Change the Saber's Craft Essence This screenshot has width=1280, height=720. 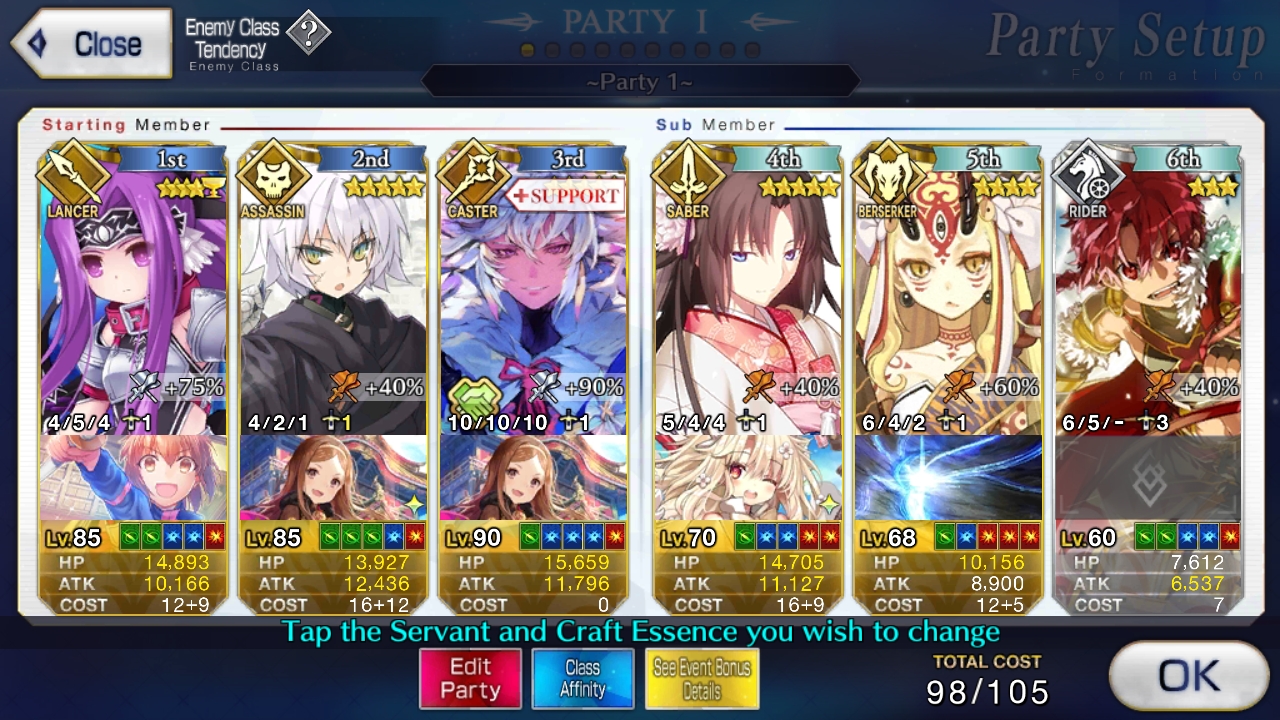click(x=748, y=478)
